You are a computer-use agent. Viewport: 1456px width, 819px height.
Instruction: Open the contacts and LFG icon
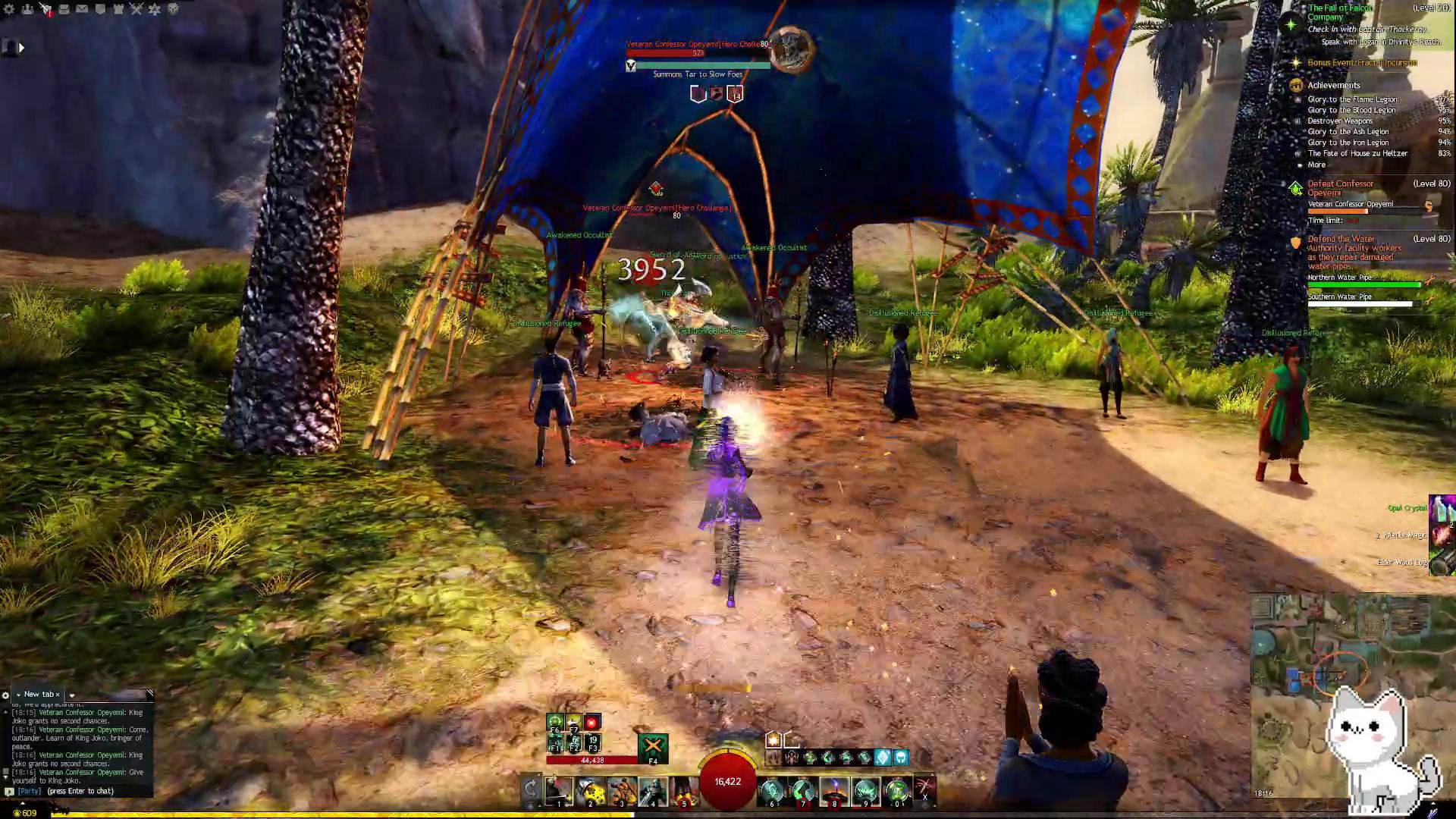(x=27, y=9)
